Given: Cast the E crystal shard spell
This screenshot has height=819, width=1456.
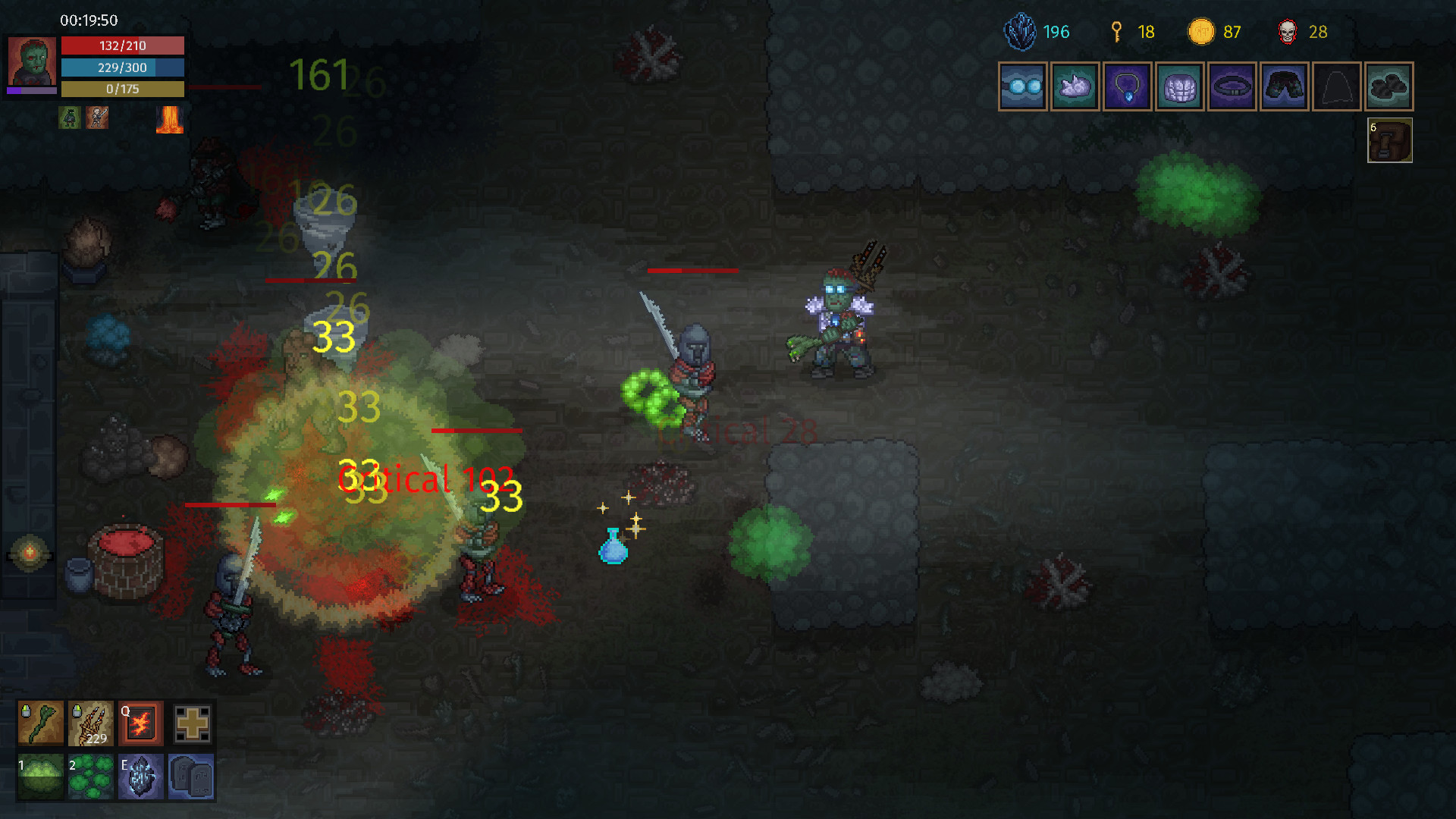Looking at the screenshot, I should (140, 776).
